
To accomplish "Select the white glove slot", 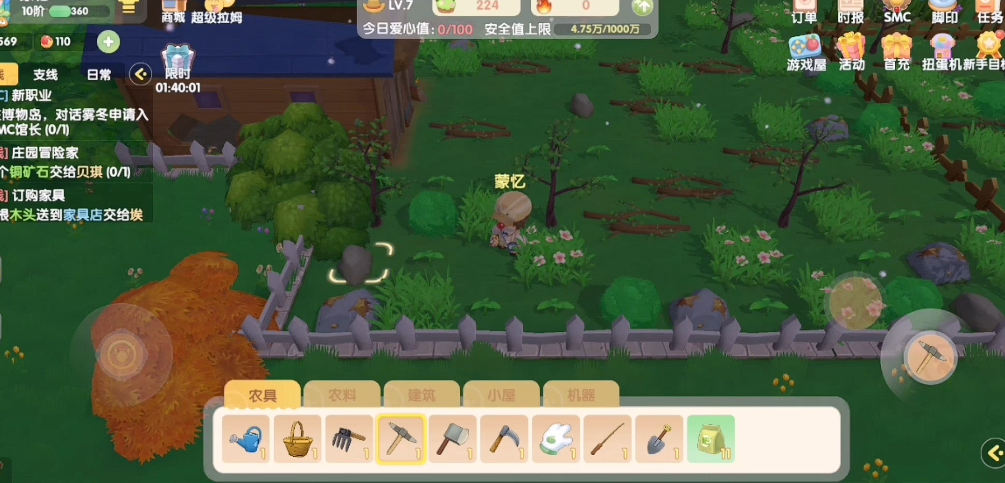I will click(556, 438).
